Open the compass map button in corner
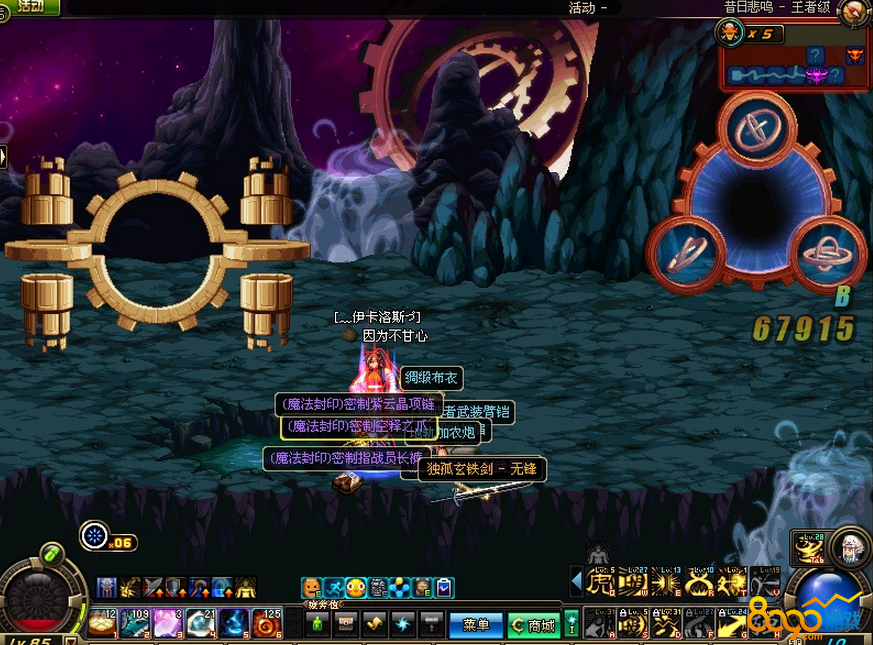Screen dimensions: 873x645 [855, 13]
